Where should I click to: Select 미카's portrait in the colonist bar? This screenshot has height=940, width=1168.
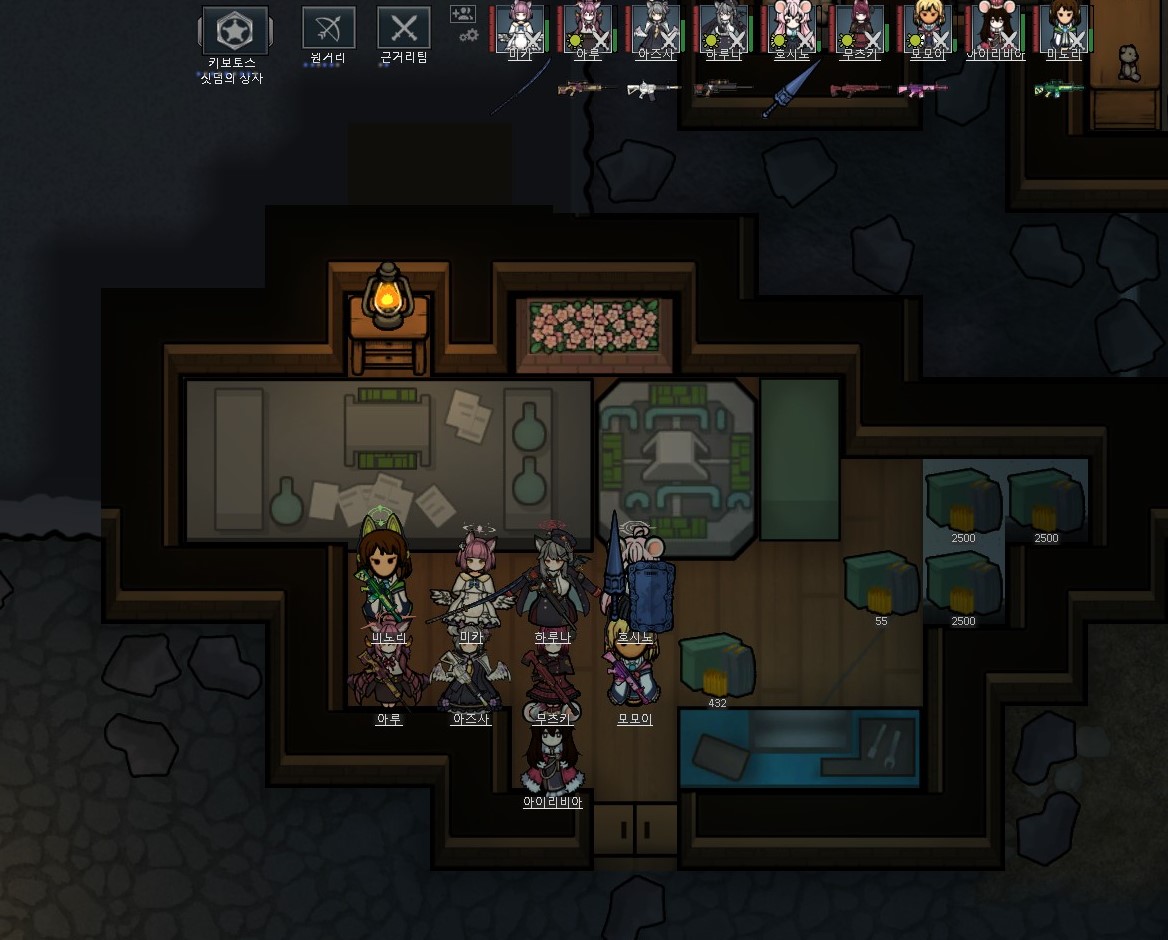click(x=520, y=27)
